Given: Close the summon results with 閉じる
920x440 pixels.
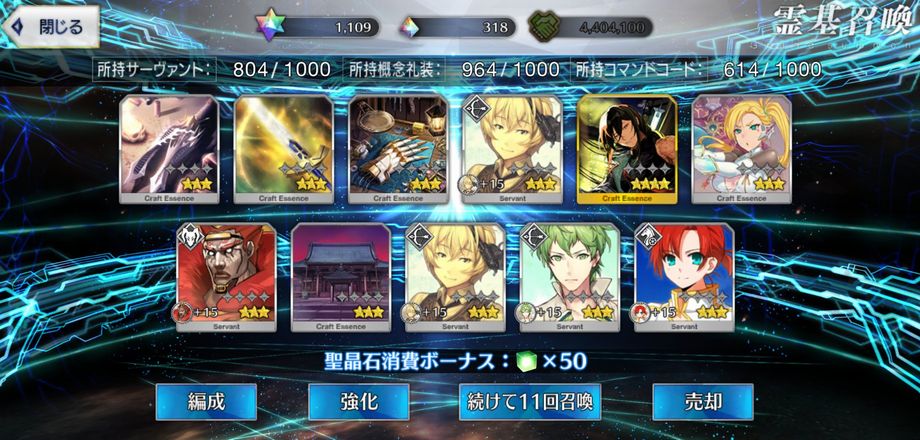Looking at the screenshot, I should click(52, 27).
